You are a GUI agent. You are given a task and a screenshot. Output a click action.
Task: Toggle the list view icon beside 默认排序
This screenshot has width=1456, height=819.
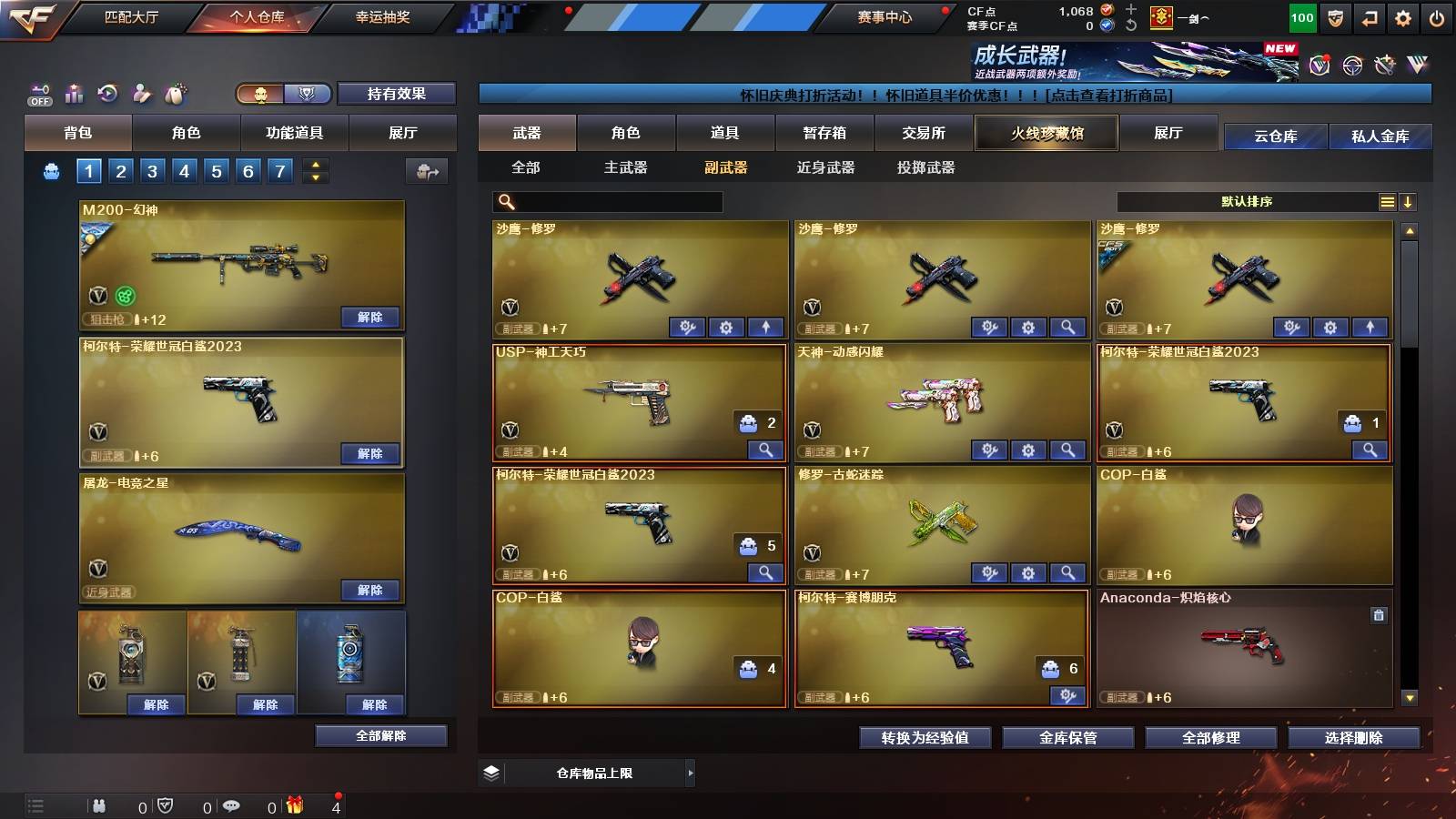[x=1388, y=202]
